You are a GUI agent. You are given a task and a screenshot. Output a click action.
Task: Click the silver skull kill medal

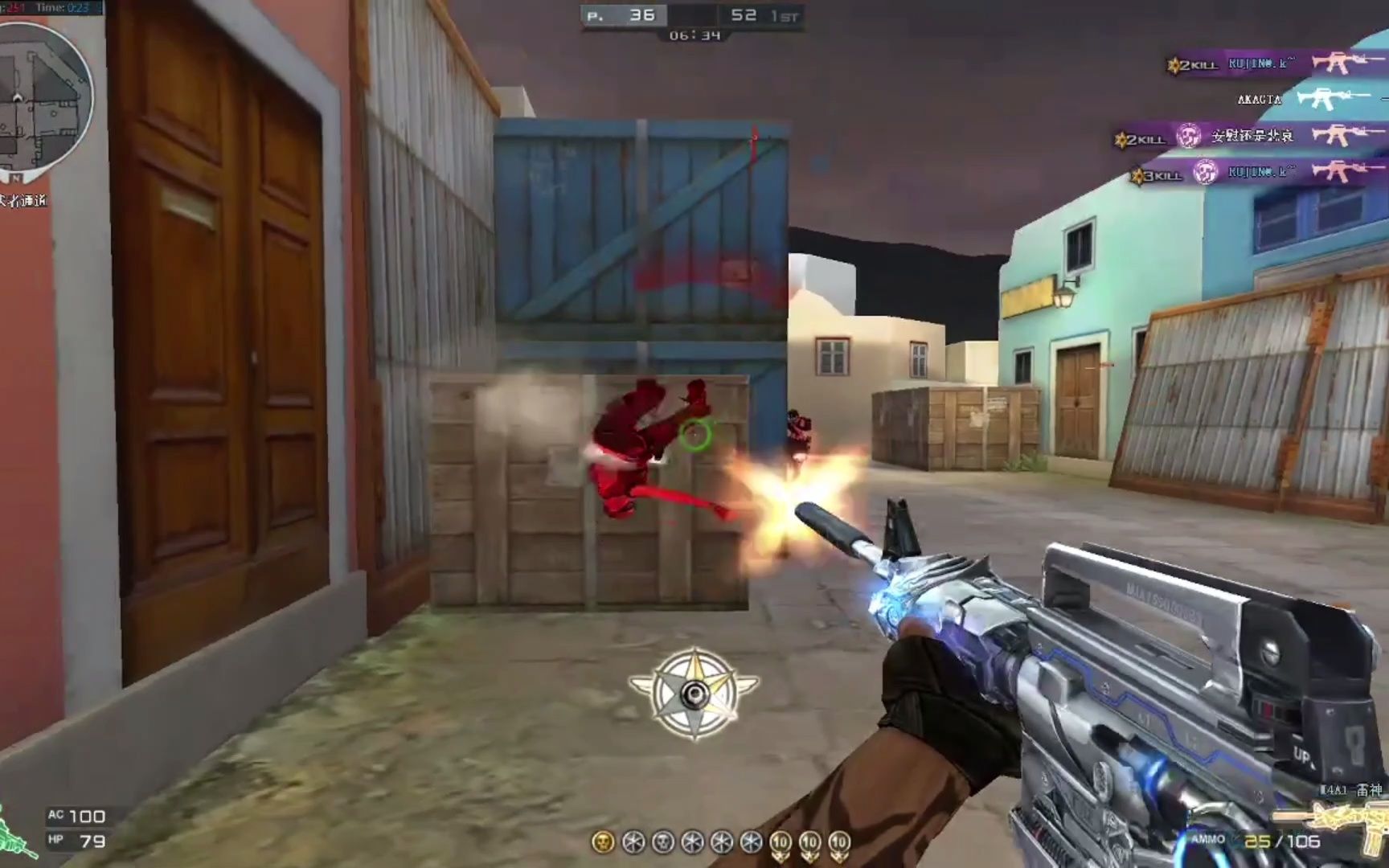coord(663,841)
